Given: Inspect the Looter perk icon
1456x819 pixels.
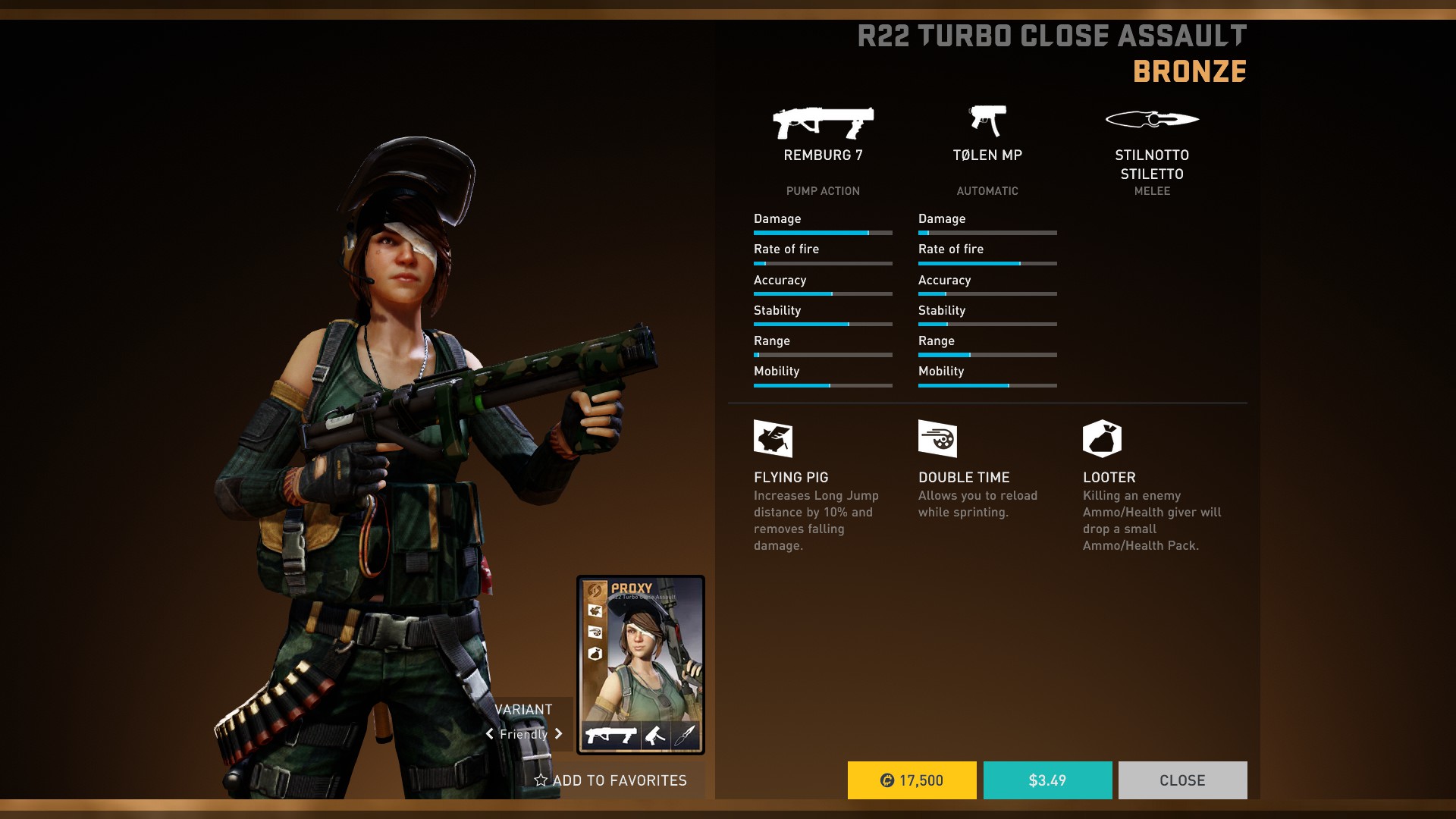Looking at the screenshot, I should (x=1102, y=438).
